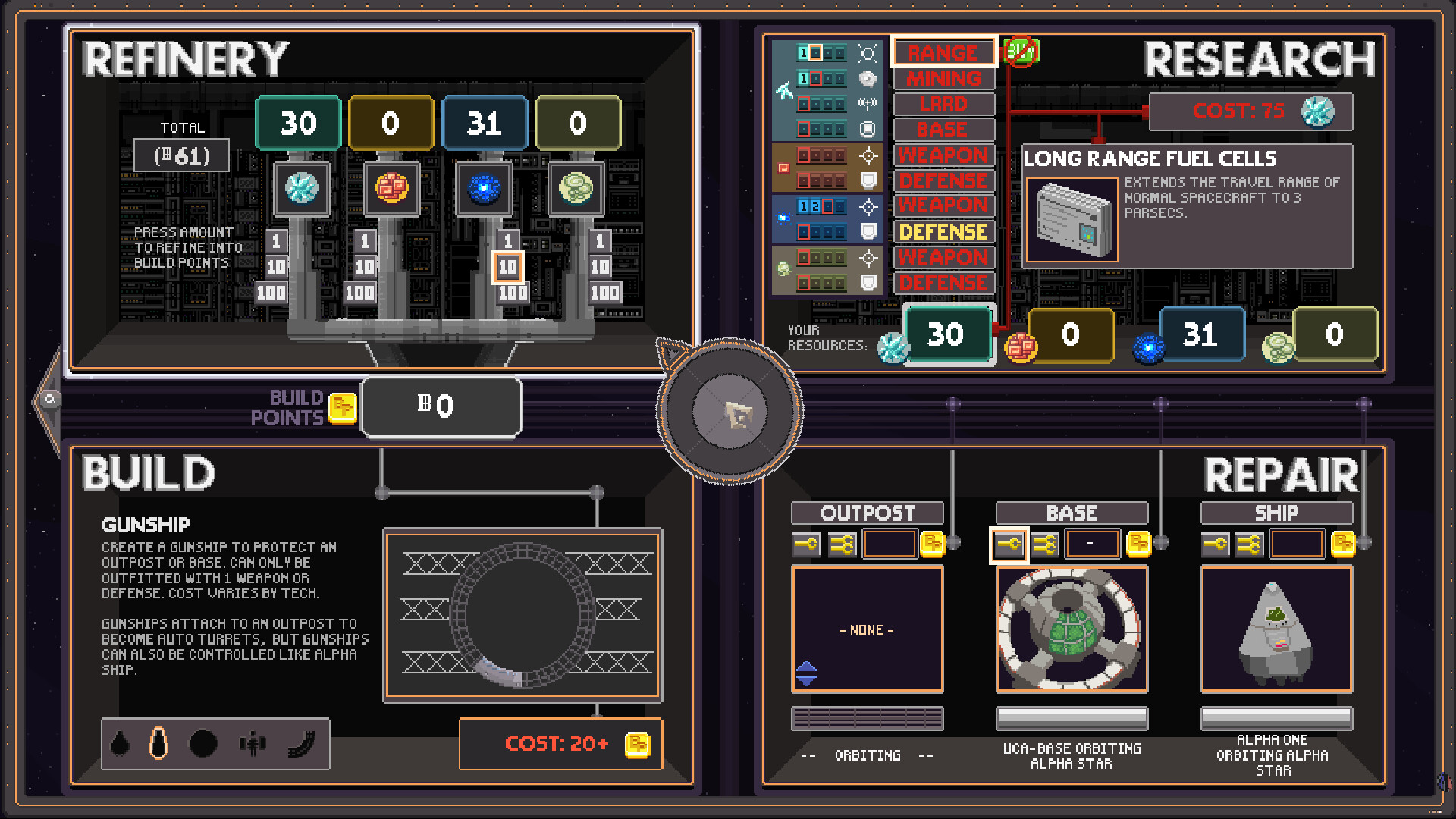Click the crosshair weapon icon in the red research row
This screenshot has height=819, width=1456.
point(868,155)
